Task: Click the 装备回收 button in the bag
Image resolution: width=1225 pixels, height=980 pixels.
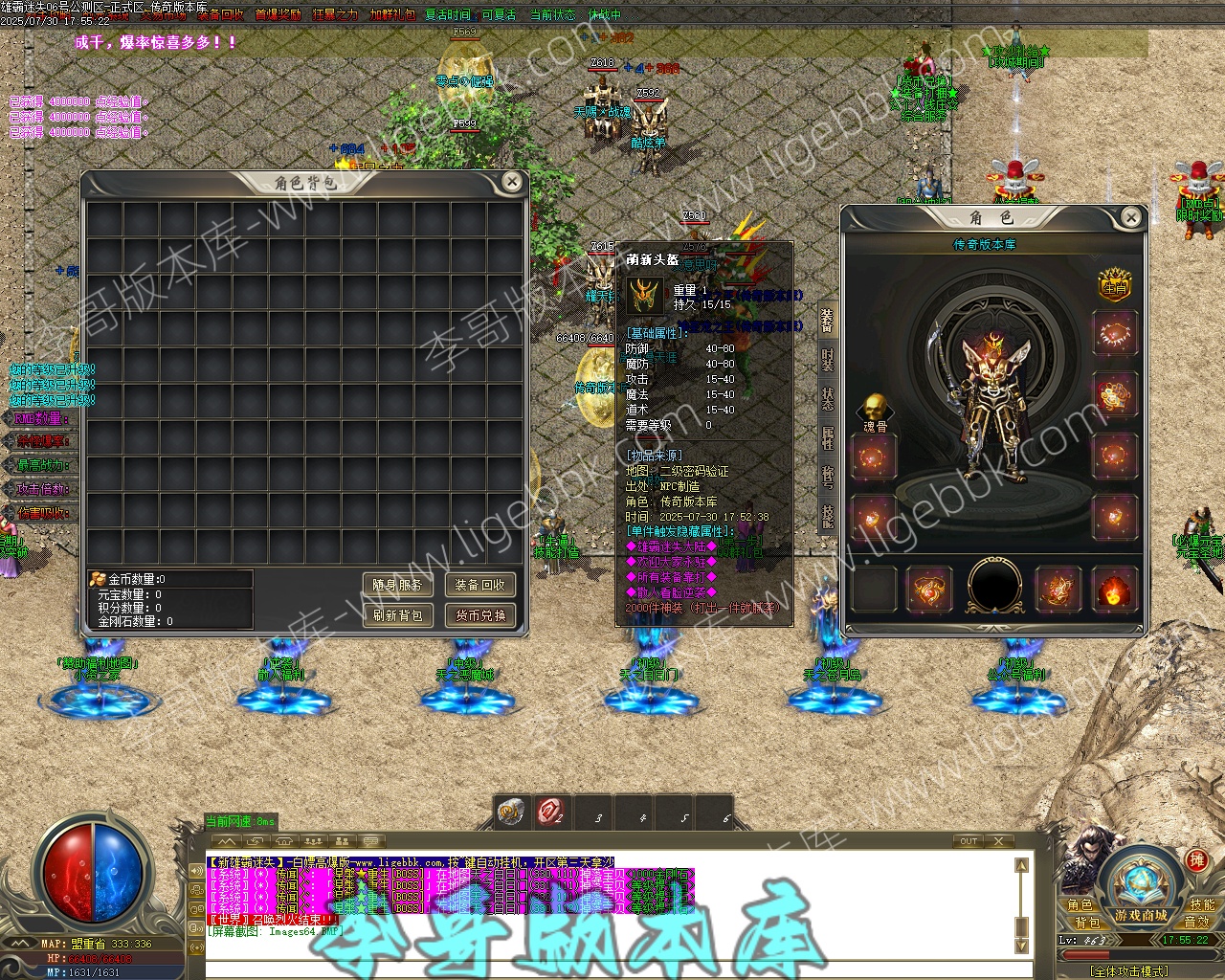Action: pyautogui.click(x=480, y=585)
